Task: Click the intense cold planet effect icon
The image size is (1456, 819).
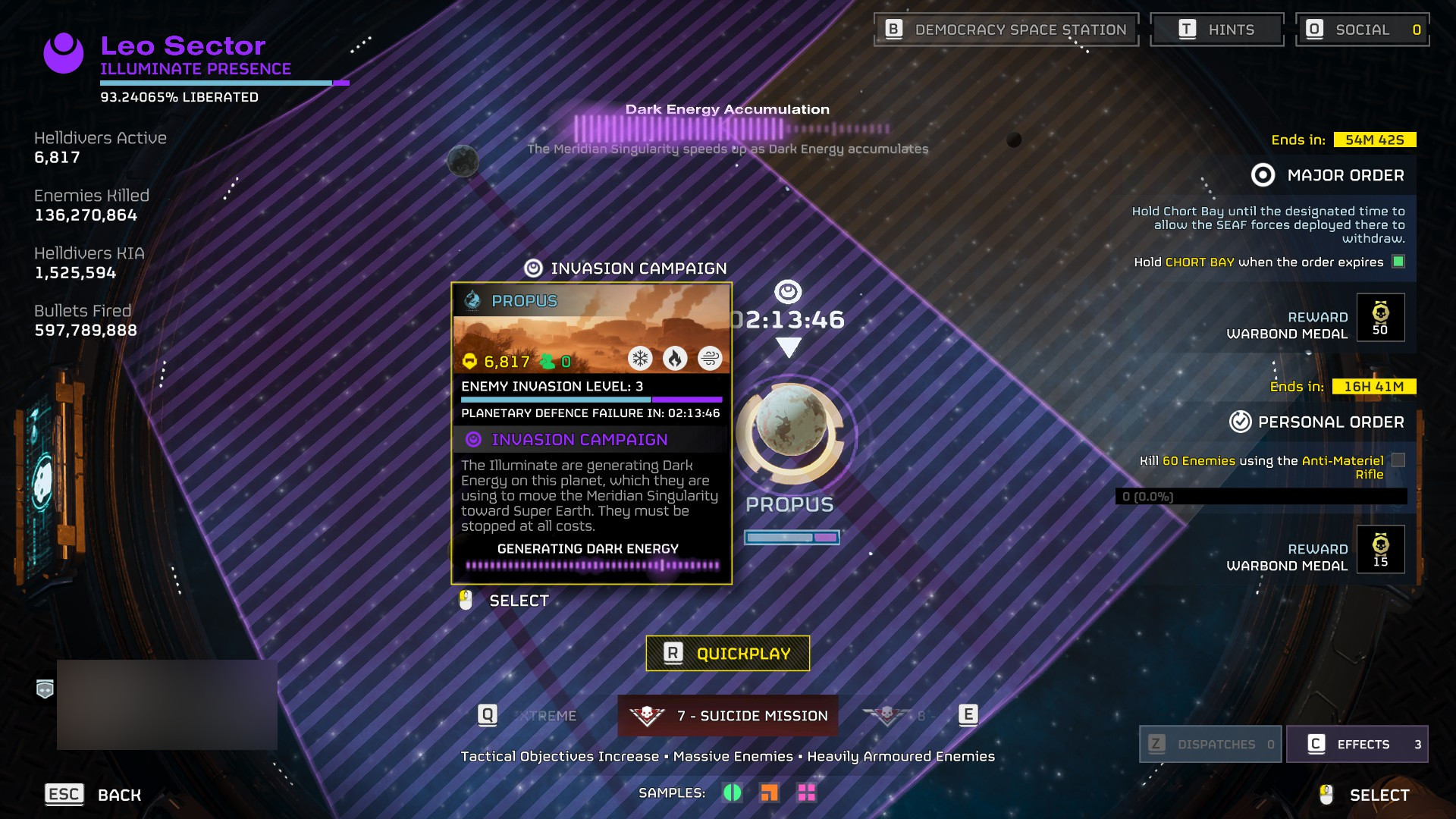Action: [641, 359]
